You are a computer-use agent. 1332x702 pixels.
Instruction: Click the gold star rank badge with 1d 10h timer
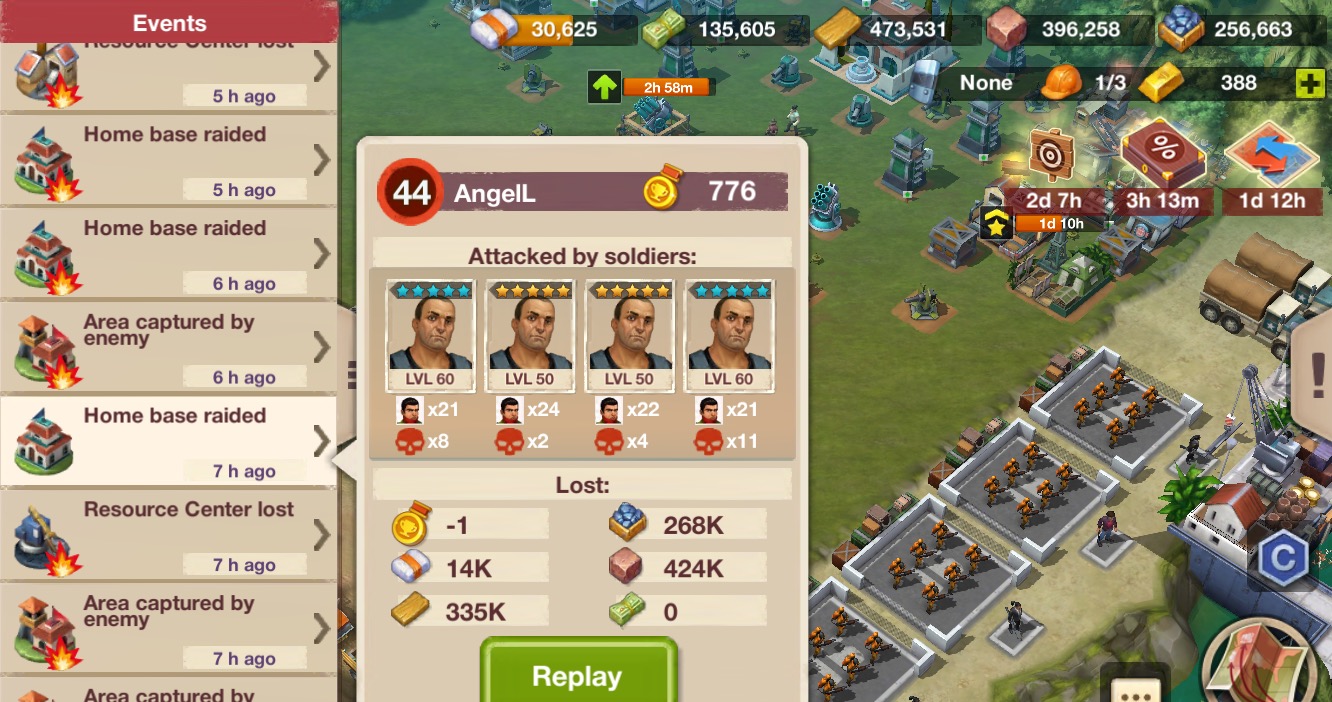(997, 225)
